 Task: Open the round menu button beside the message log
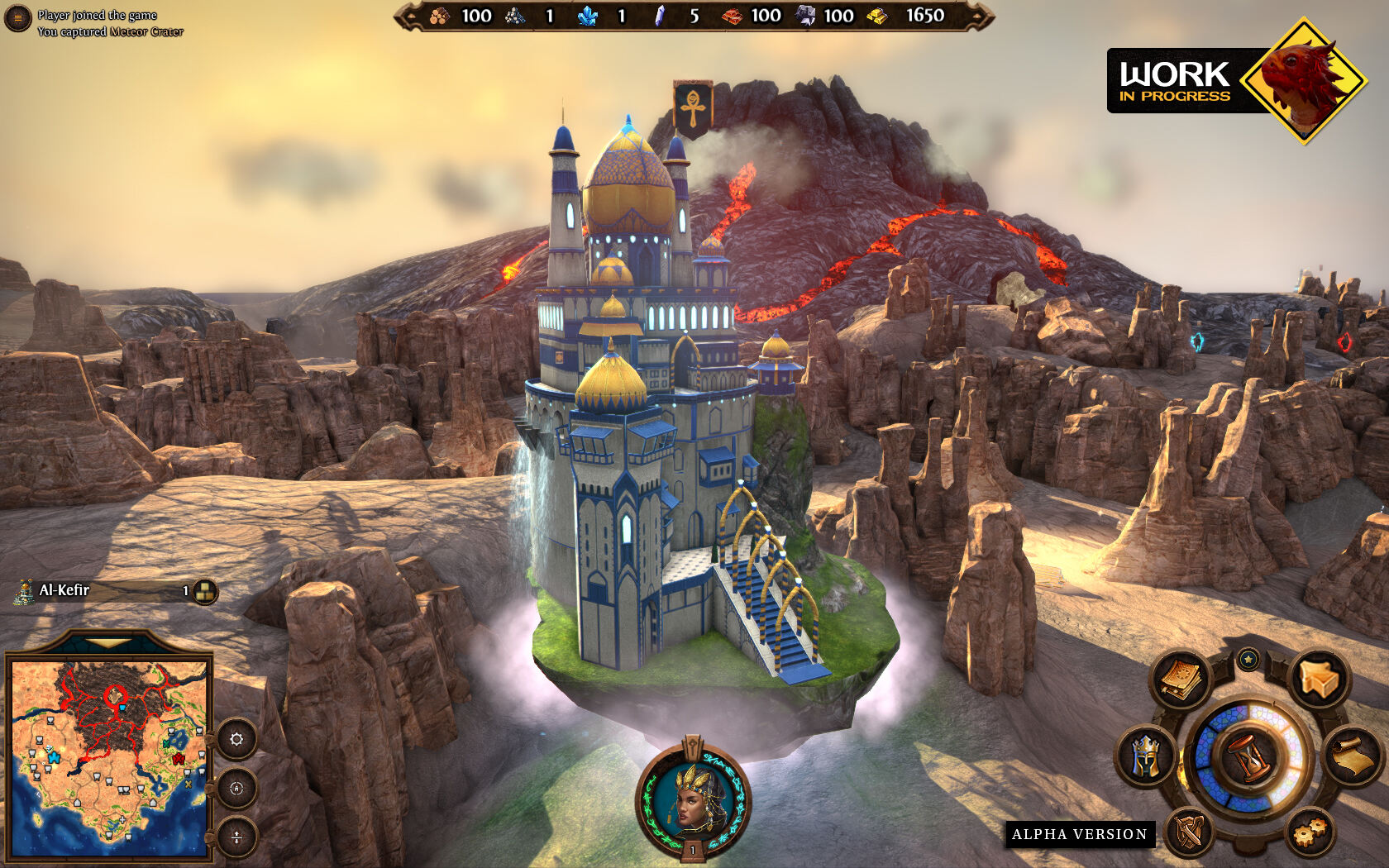17,18
